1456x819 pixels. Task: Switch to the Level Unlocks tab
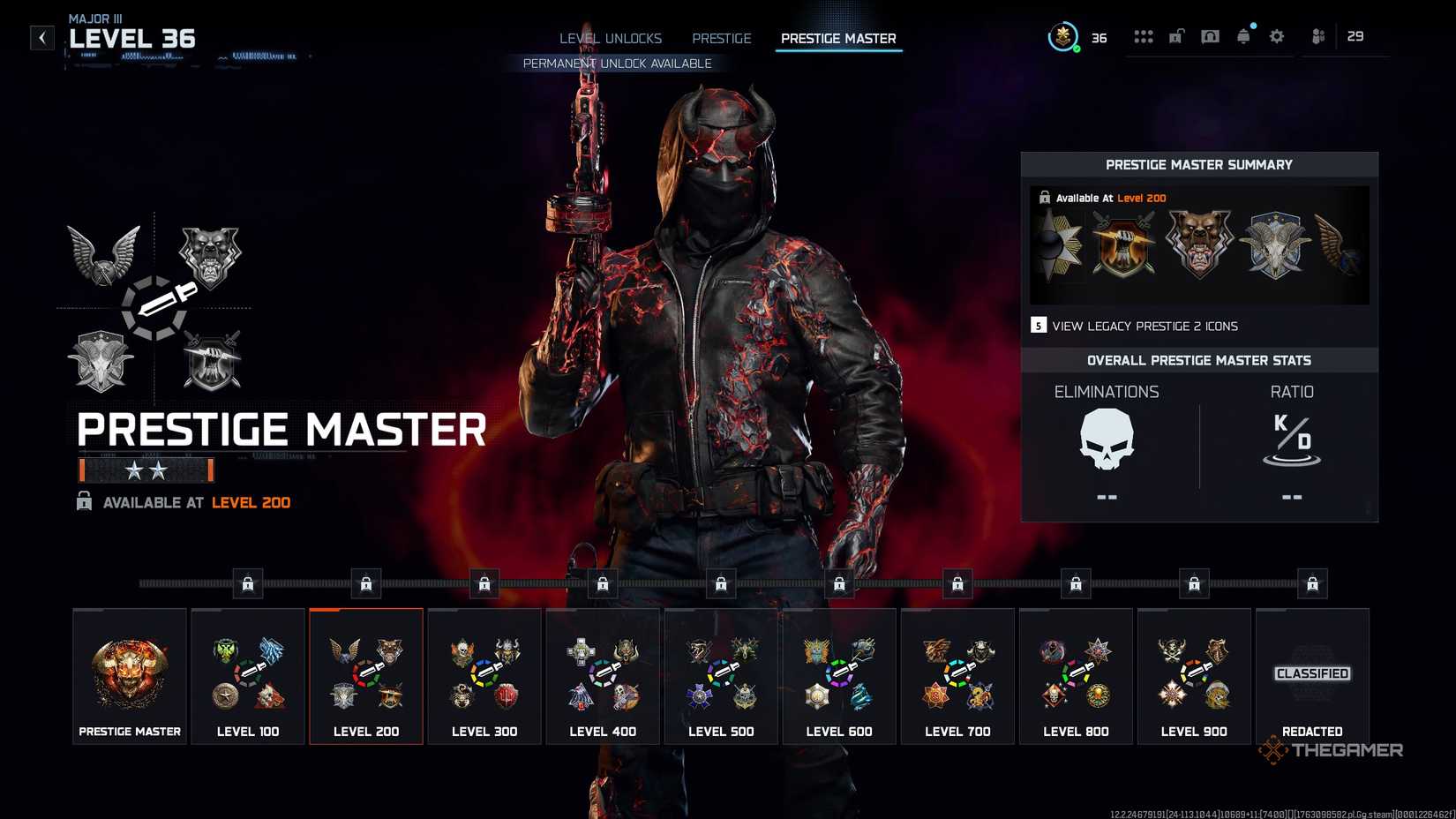(x=610, y=38)
